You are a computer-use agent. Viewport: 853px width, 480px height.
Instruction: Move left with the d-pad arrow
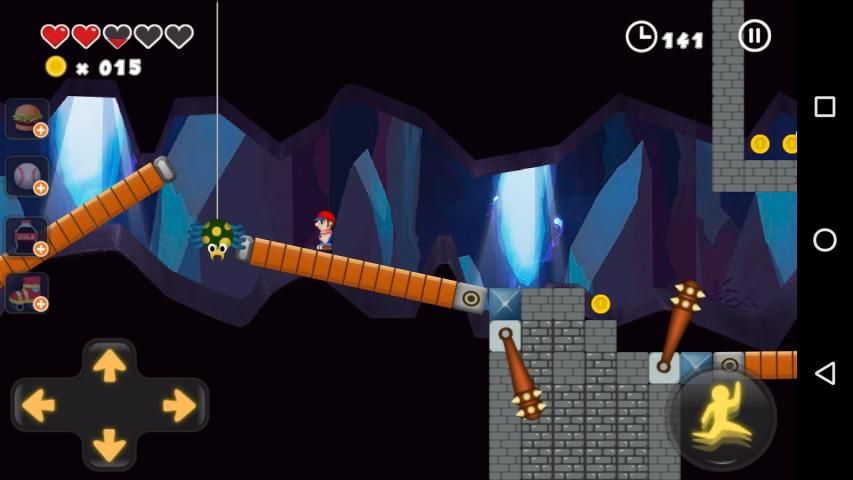point(39,405)
